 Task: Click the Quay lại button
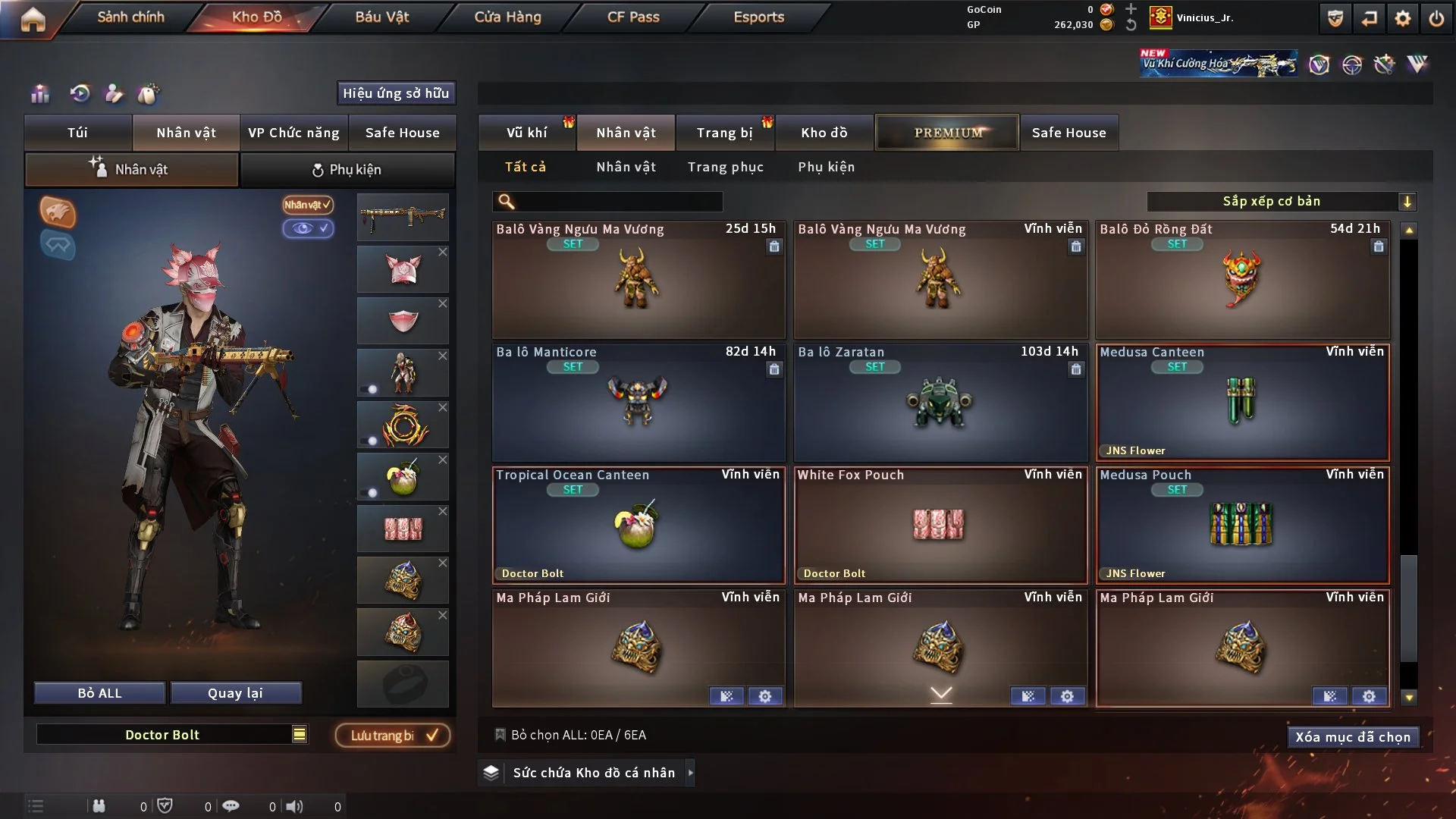coord(235,693)
